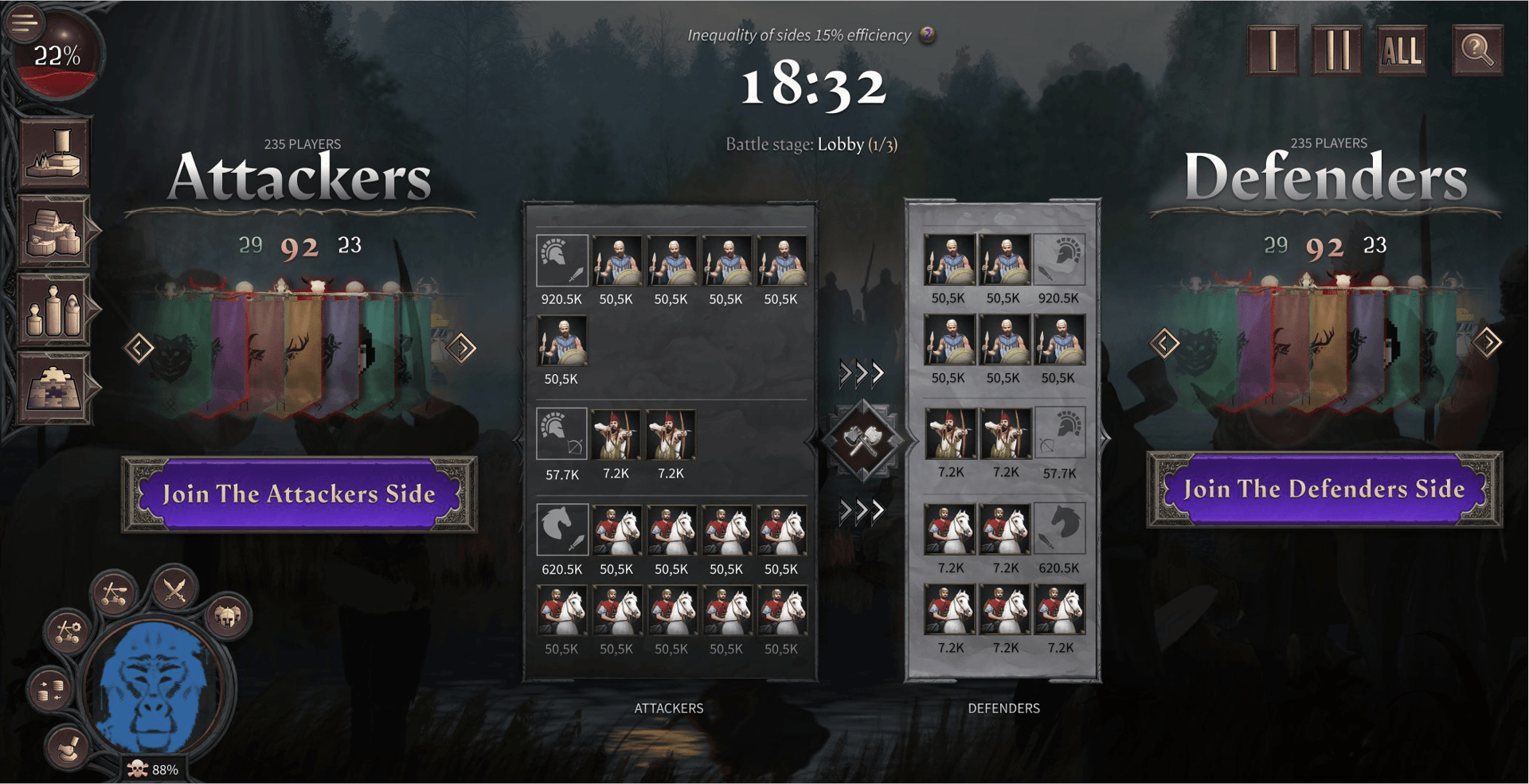
Task: Select the single-bar stage filter
Action: point(1273,50)
